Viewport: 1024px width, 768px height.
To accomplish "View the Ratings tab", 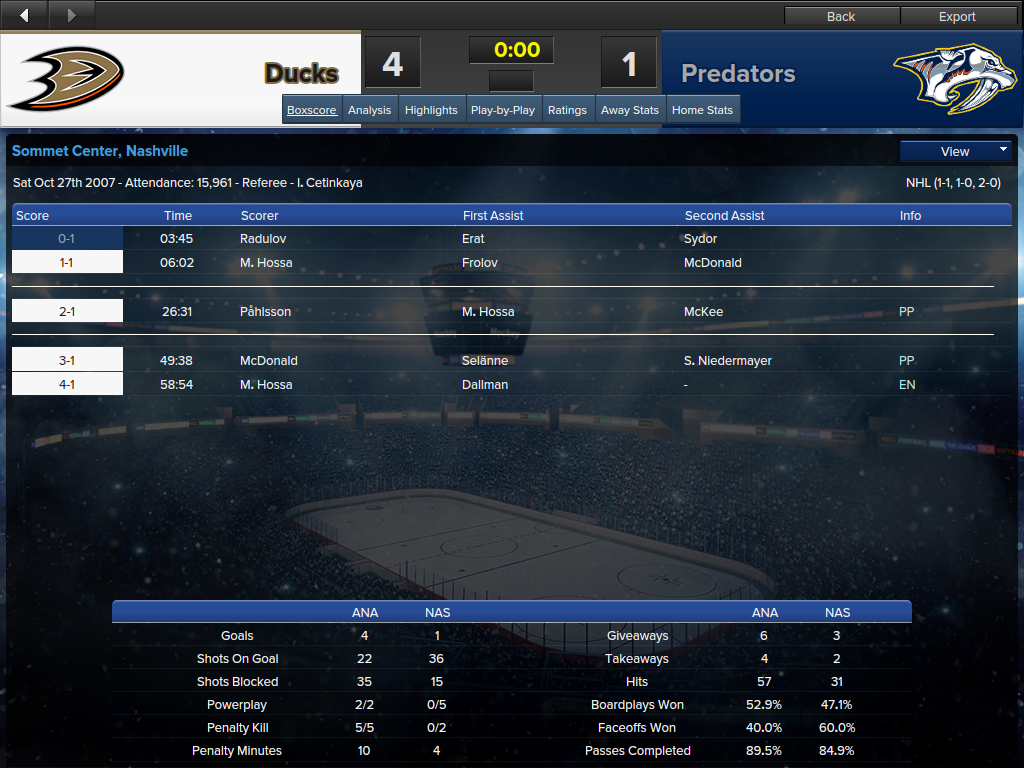I will click(x=567, y=110).
